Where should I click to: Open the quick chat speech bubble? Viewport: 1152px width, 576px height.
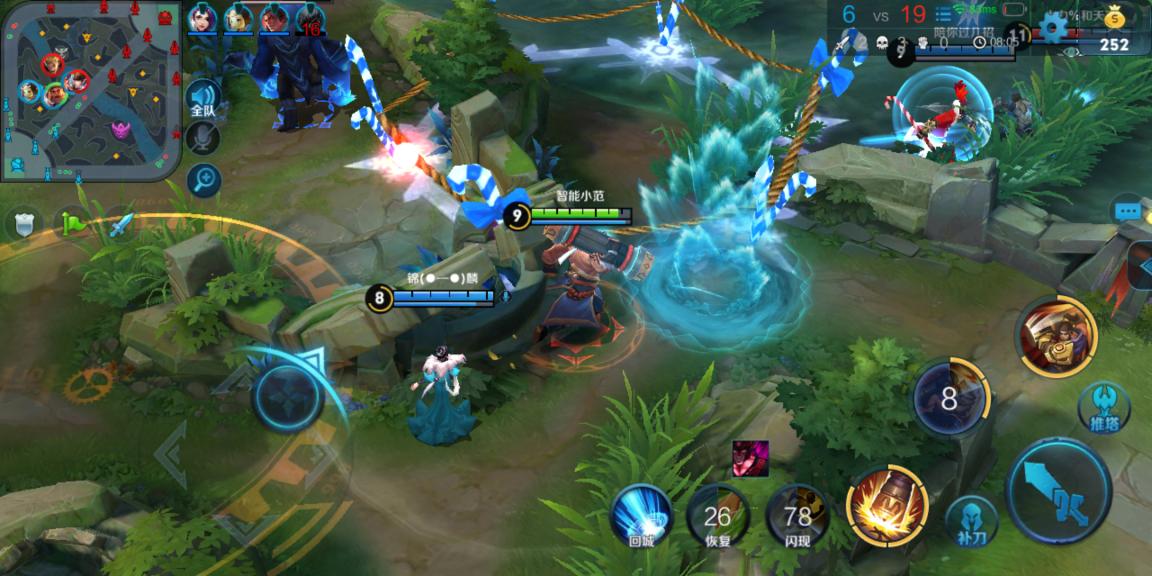(x=1129, y=212)
